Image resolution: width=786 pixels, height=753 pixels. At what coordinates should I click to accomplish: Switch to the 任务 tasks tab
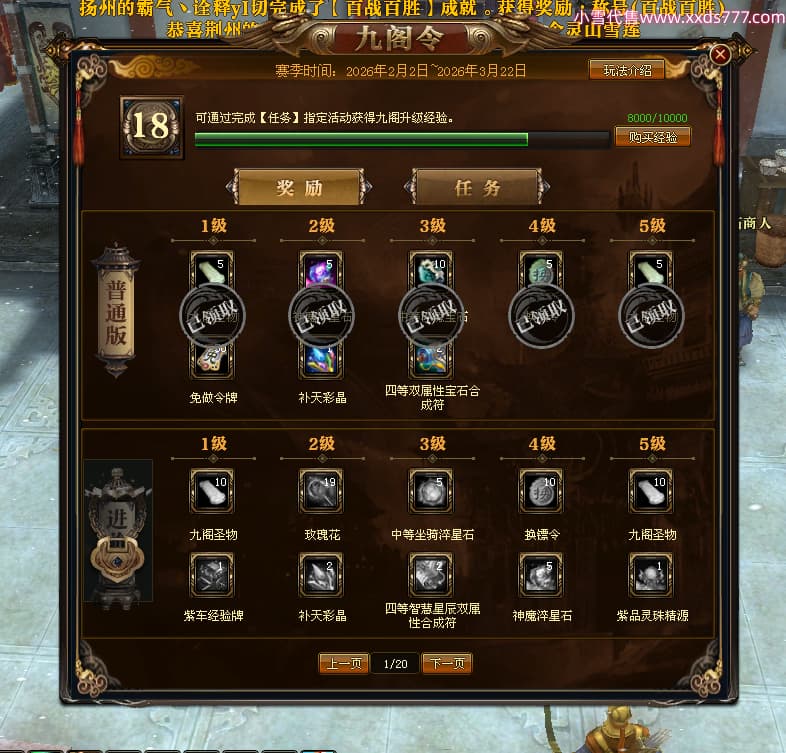click(x=476, y=187)
